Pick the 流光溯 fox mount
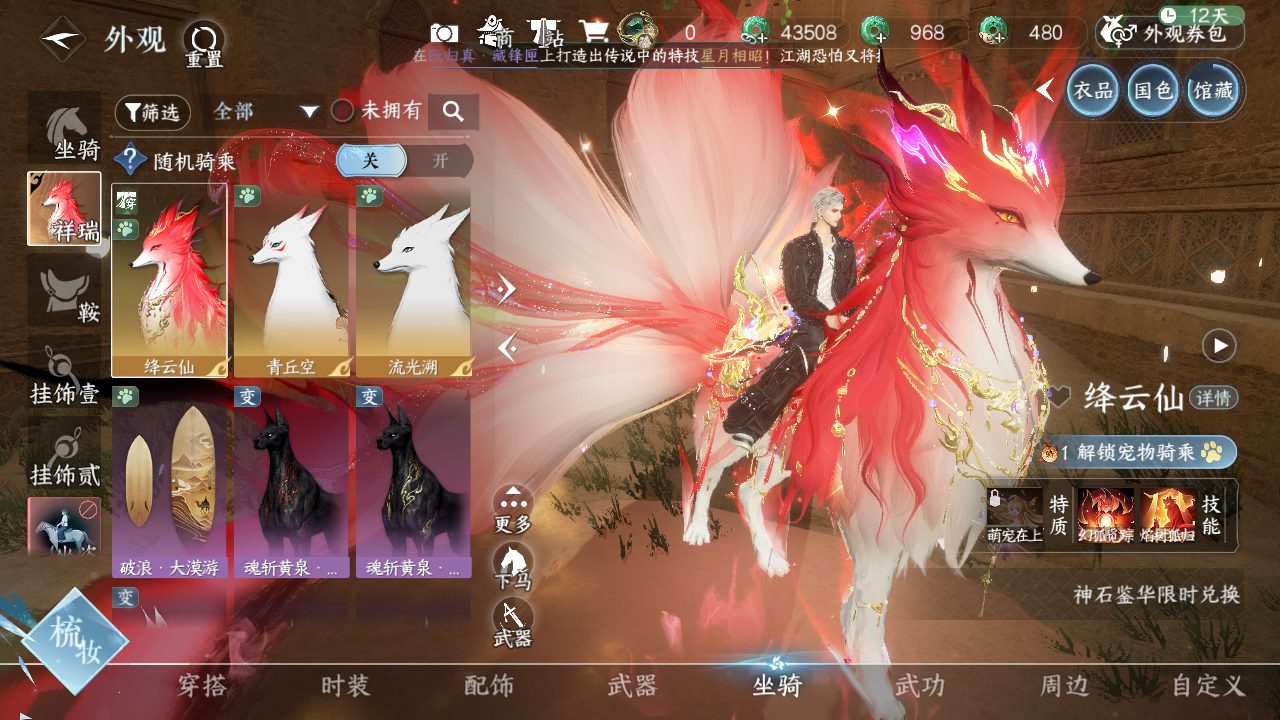 coord(413,280)
